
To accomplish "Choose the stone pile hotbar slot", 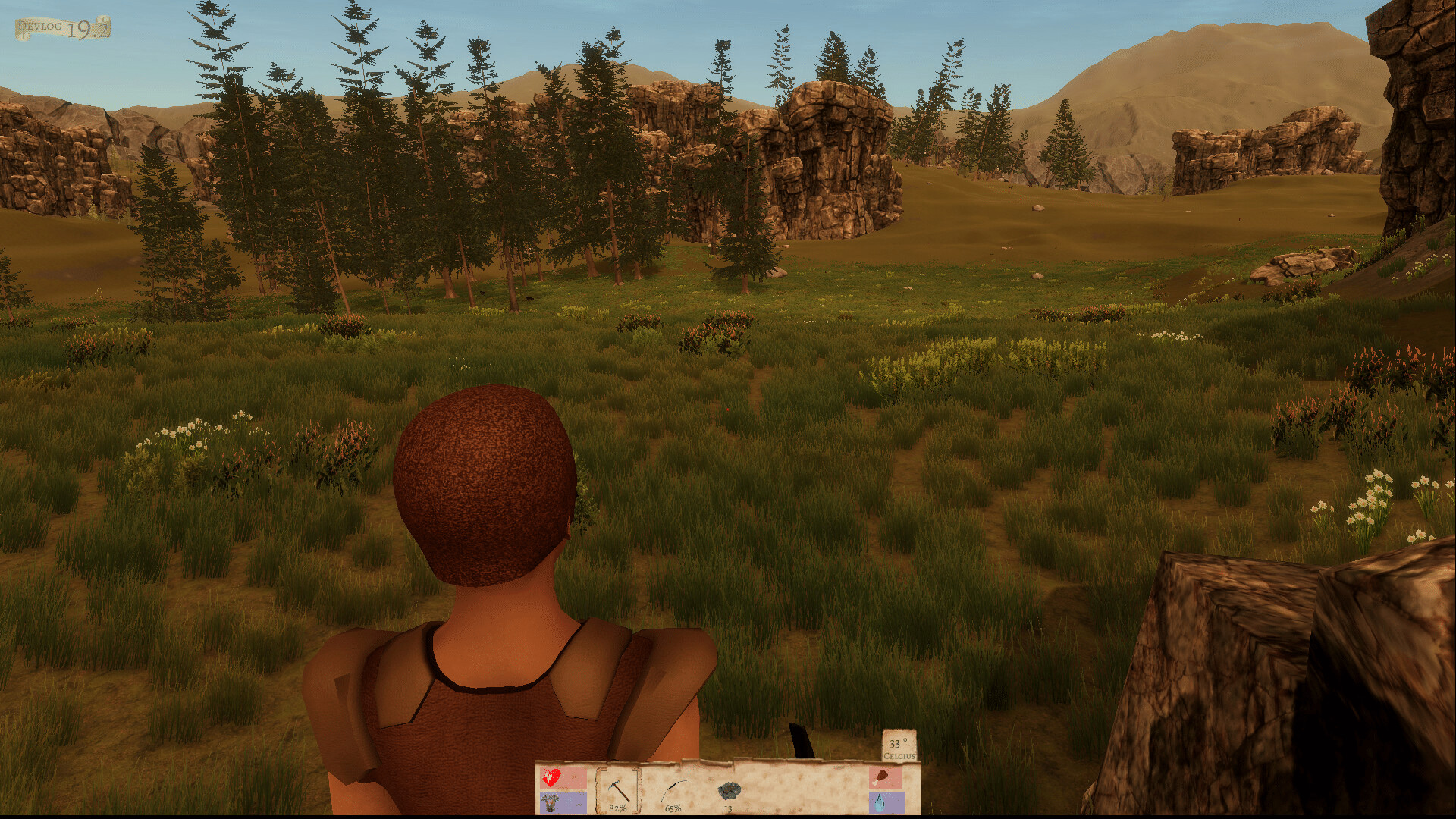I will pos(729,791).
